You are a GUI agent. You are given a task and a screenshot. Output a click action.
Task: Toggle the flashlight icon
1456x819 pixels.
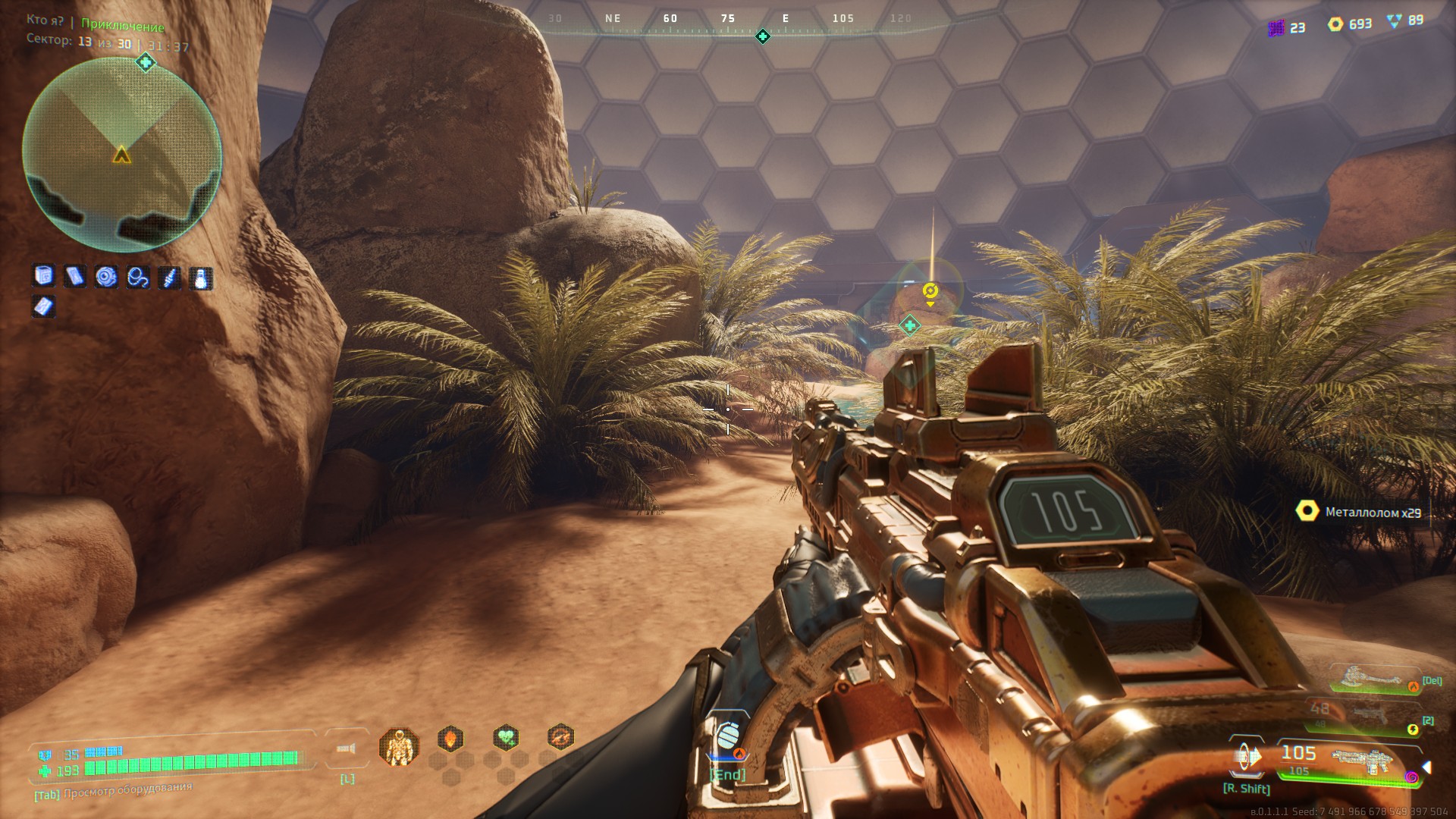(x=347, y=749)
